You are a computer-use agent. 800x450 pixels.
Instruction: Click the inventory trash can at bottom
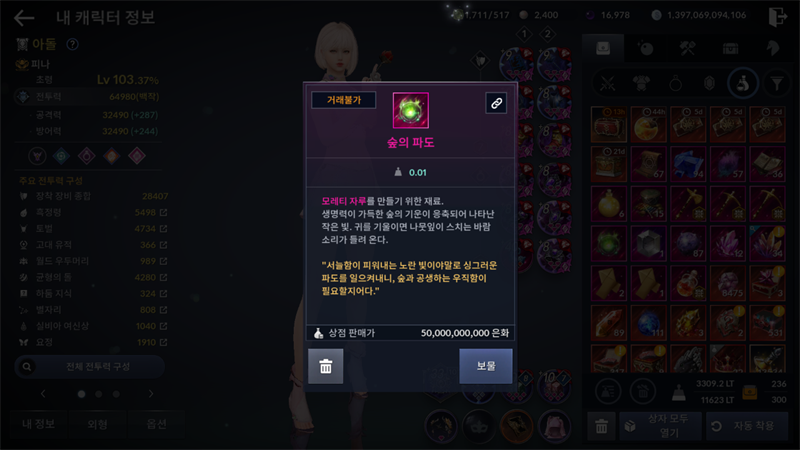601,426
